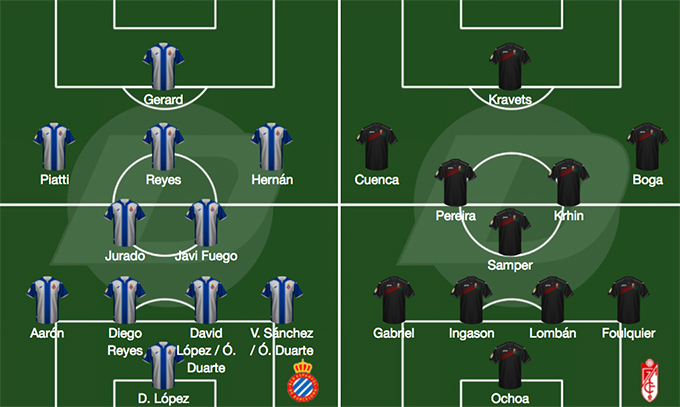680x407 pixels.
Task: Choose Cuenca's black jersey
Action: 377,146
